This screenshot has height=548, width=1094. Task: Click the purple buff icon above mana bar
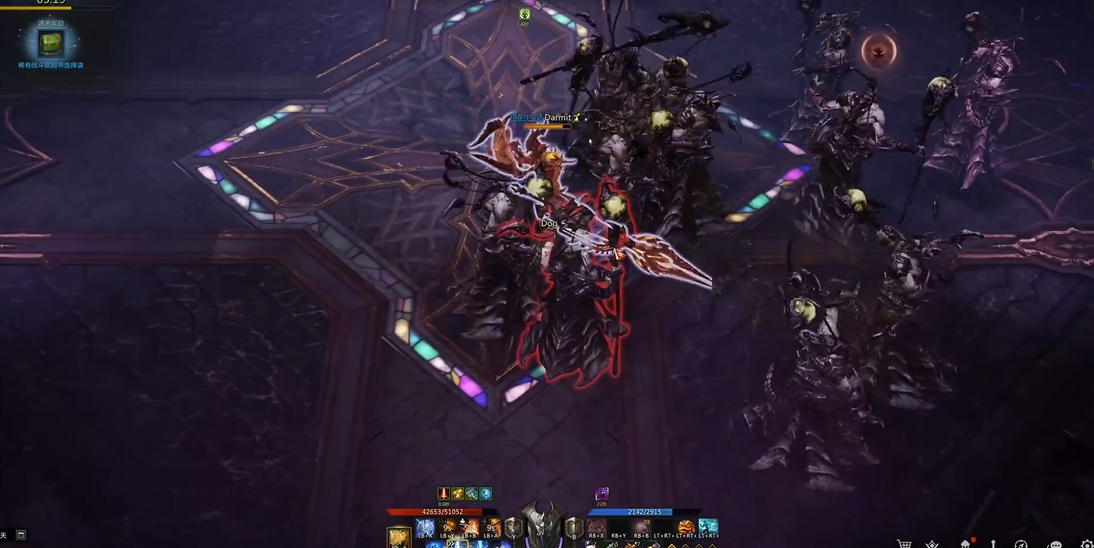pyautogui.click(x=602, y=494)
